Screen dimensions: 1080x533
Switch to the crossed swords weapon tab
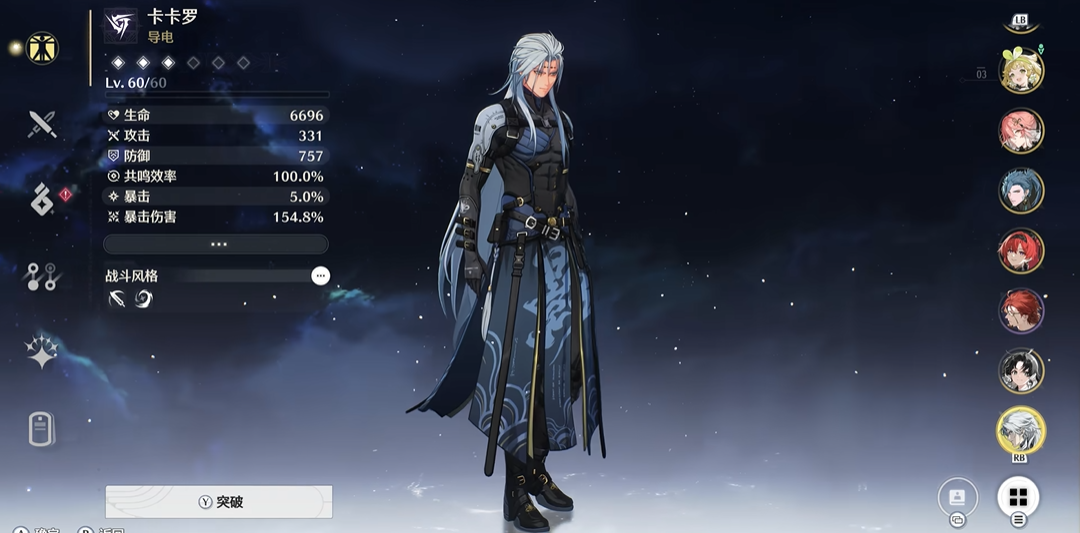(42, 124)
